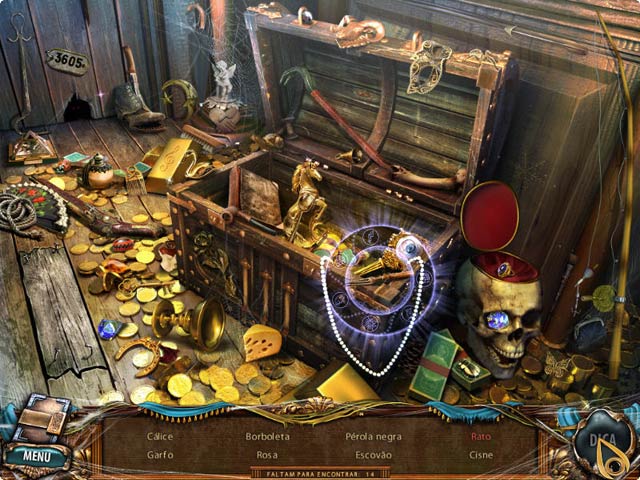Image resolution: width=640 pixels, height=480 pixels.
Task: Click 'Pérola negra' list entry
Action: (x=373, y=437)
